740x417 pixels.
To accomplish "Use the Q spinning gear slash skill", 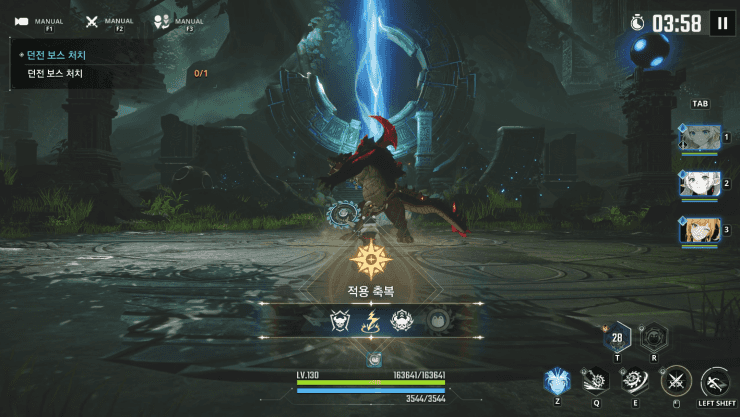I will pyautogui.click(x=597, y=380).
